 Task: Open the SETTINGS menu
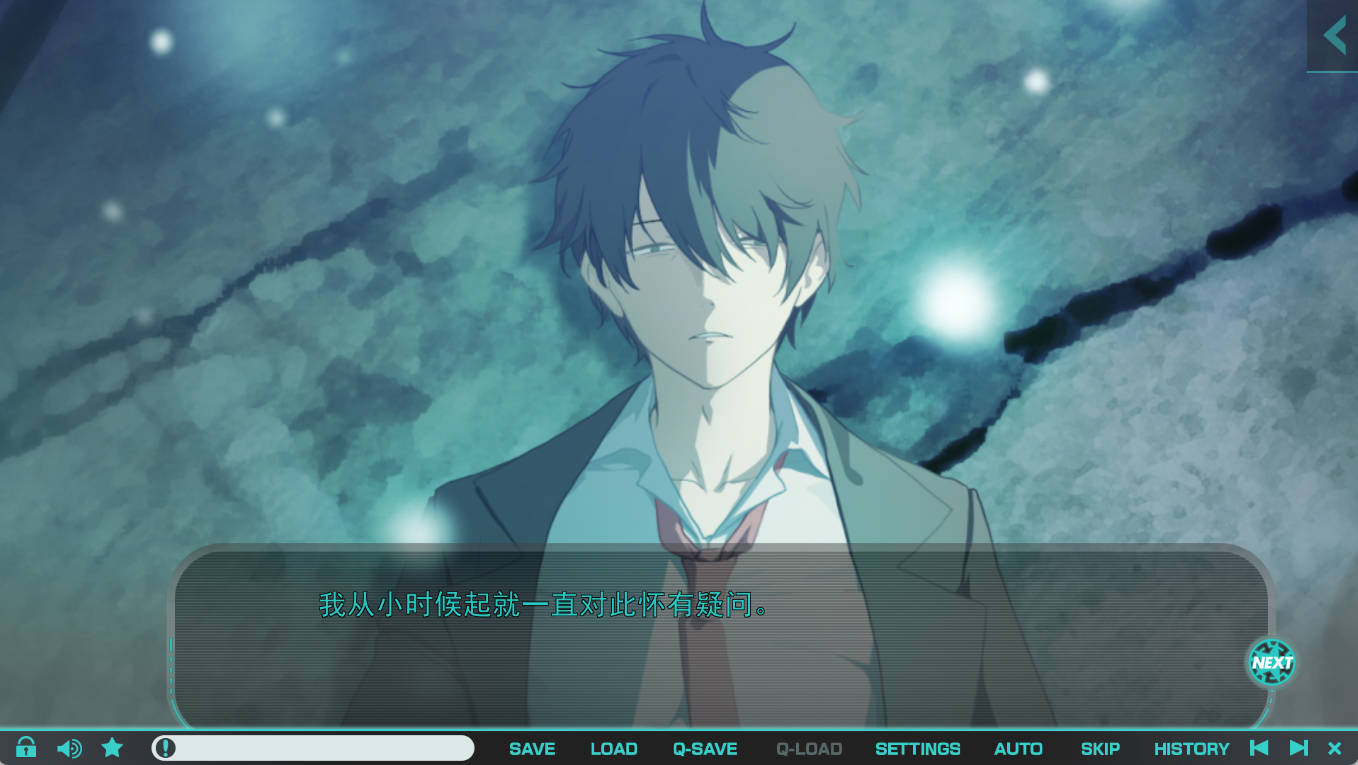917,748
